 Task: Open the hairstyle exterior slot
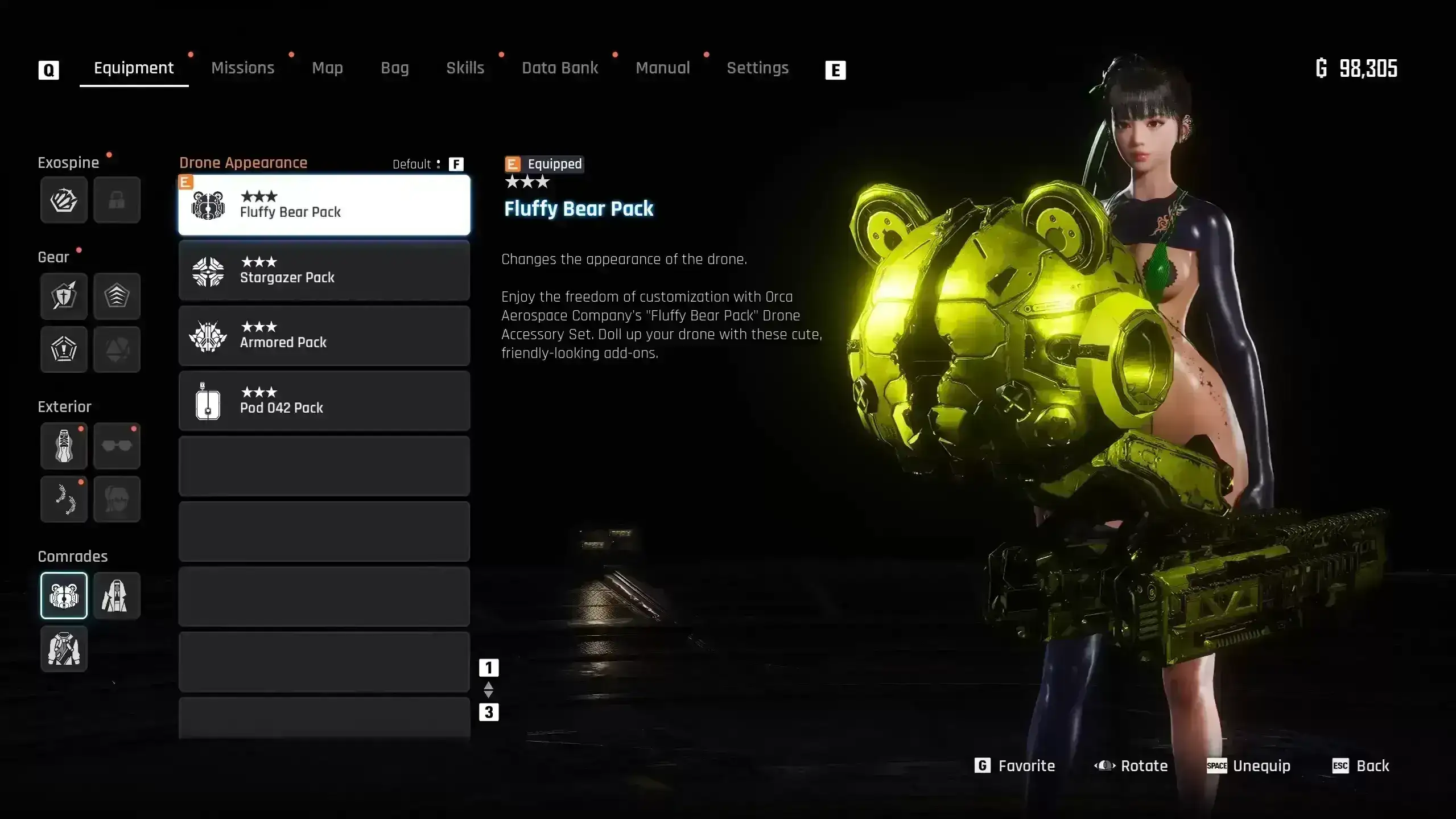tap(117, 499)
